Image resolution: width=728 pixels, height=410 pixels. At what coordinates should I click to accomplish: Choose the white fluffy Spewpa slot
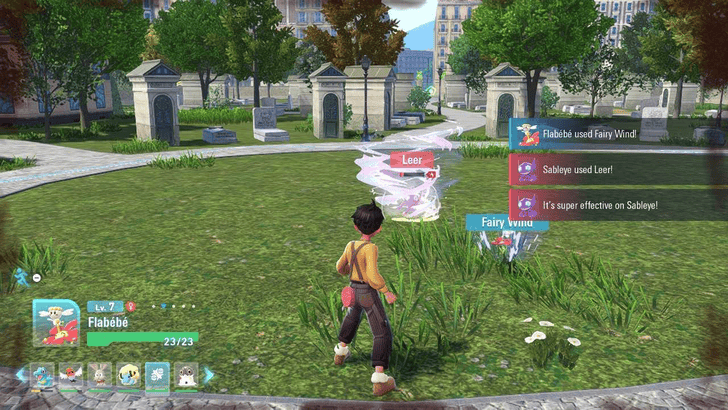pos(186,375)
